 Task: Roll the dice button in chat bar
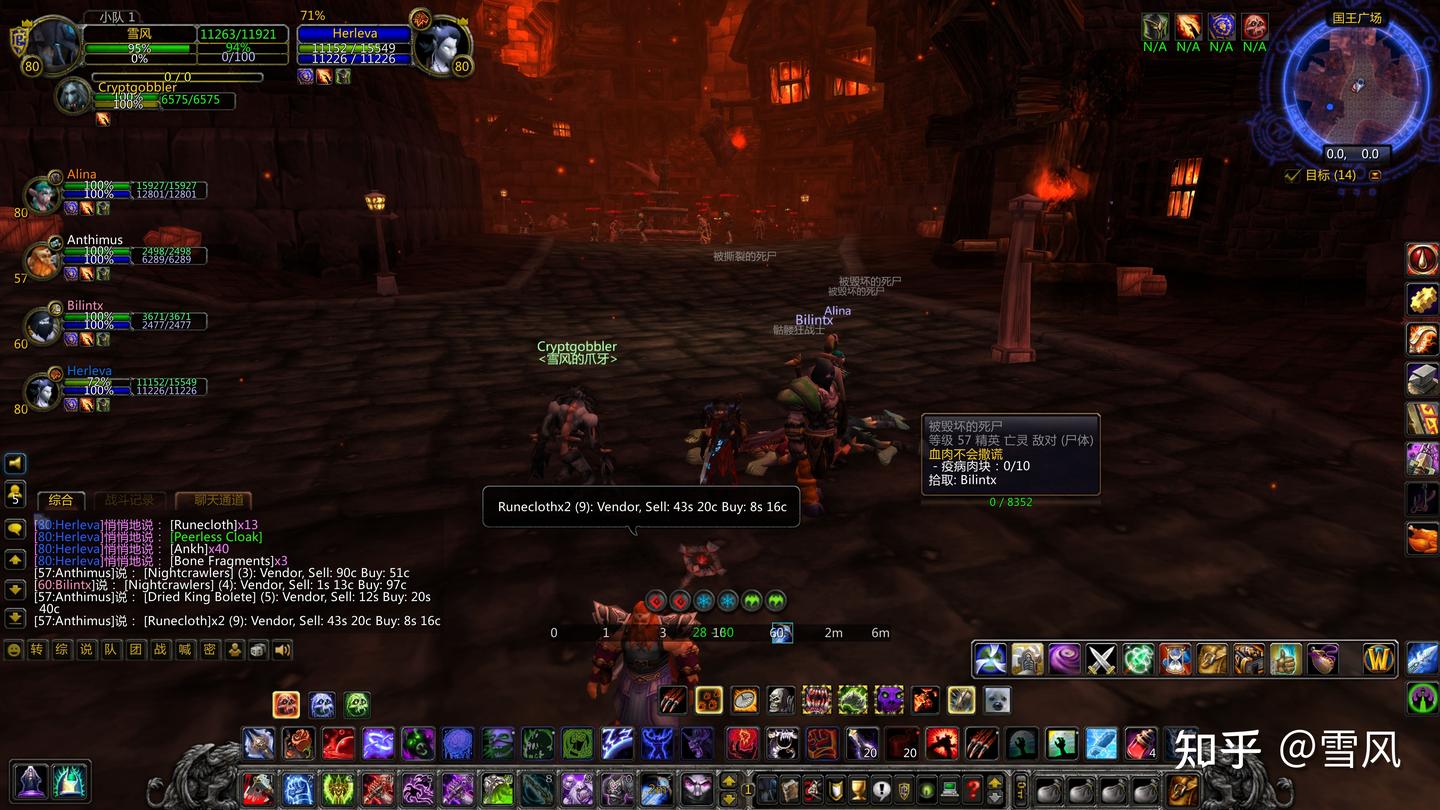coord(258,650)
